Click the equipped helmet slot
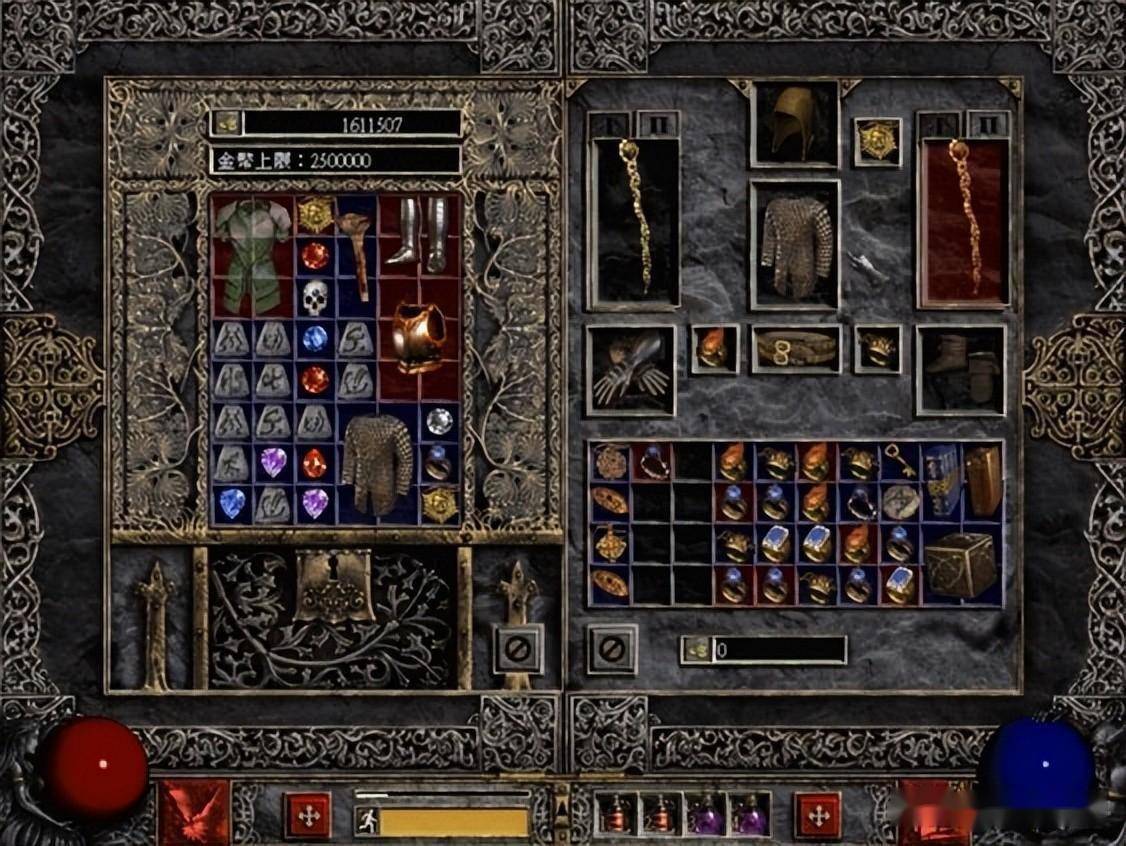1126x846 pixels. coord(795,124)
